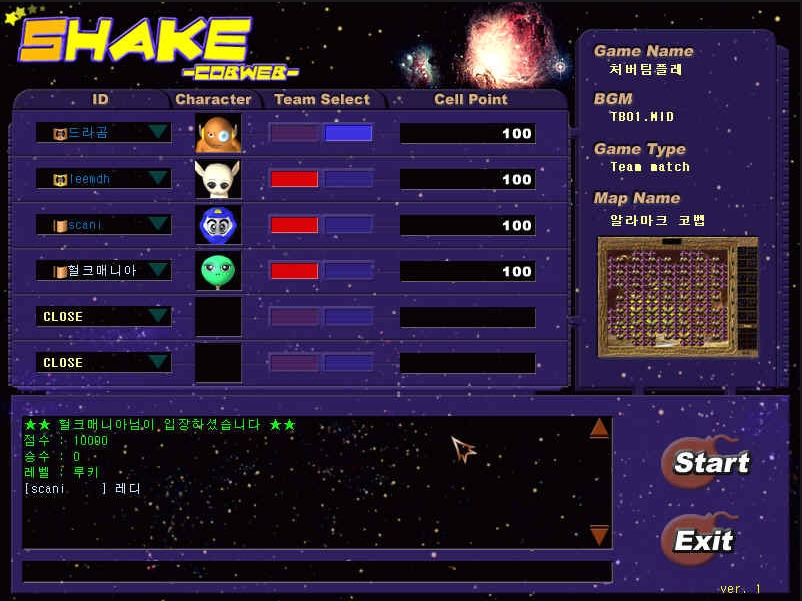Select the green alien character portrait
Screen dimensions: 802x601
point(218,271)
